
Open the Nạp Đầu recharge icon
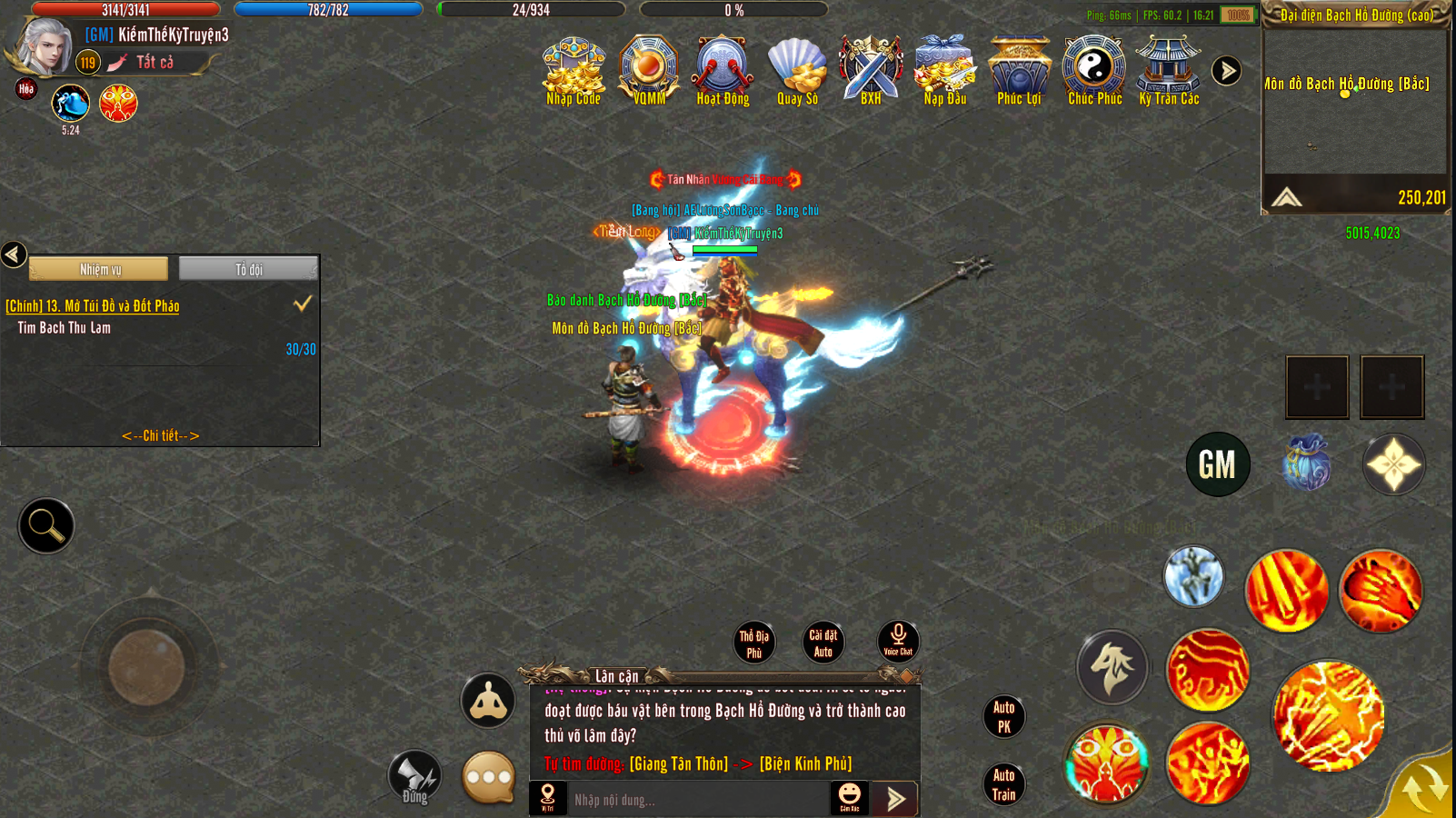pyautogui.click(x=945, y=71)
